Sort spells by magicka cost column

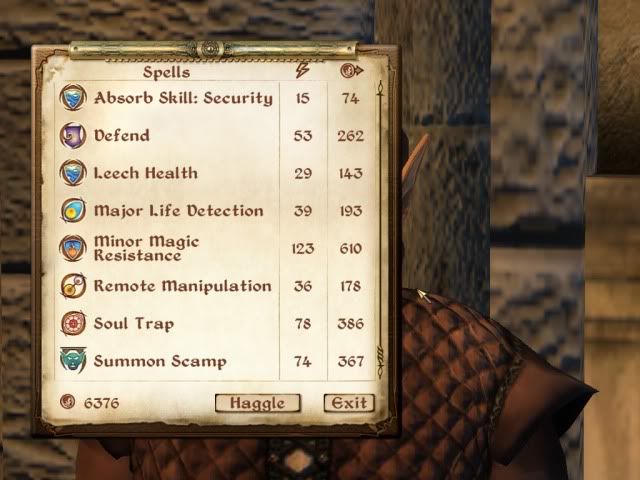coord(304,71)
